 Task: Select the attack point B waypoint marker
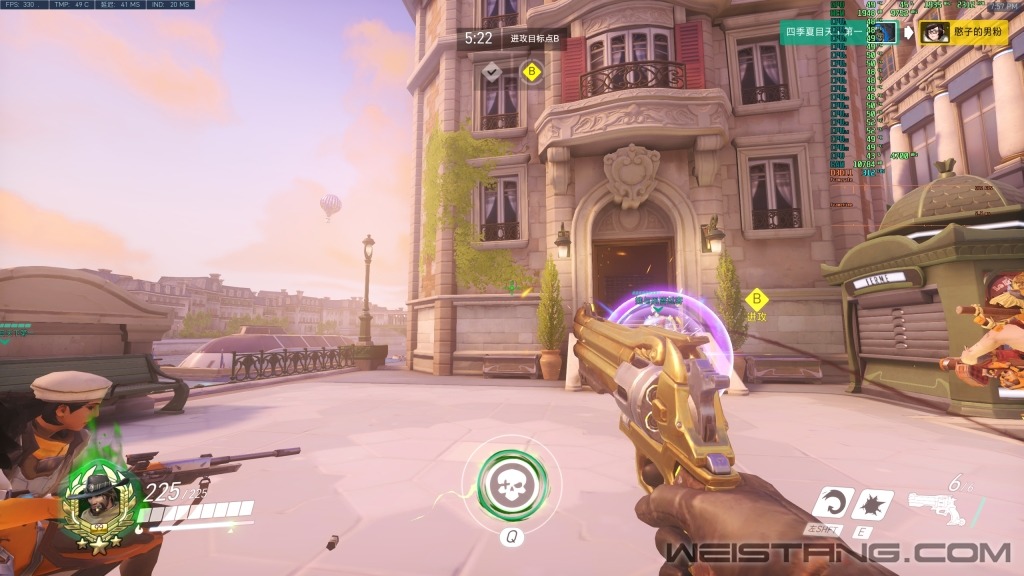(x=757, y=300)
